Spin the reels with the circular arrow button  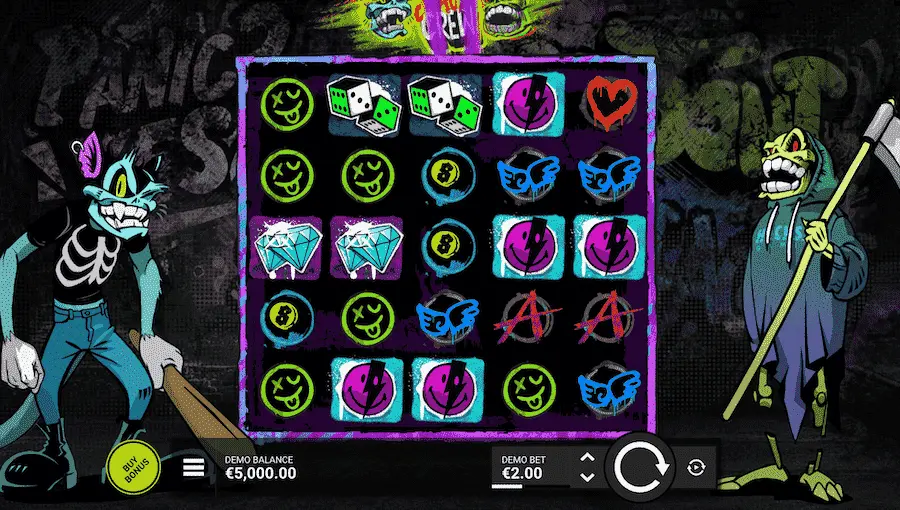(x=641, y=466)
